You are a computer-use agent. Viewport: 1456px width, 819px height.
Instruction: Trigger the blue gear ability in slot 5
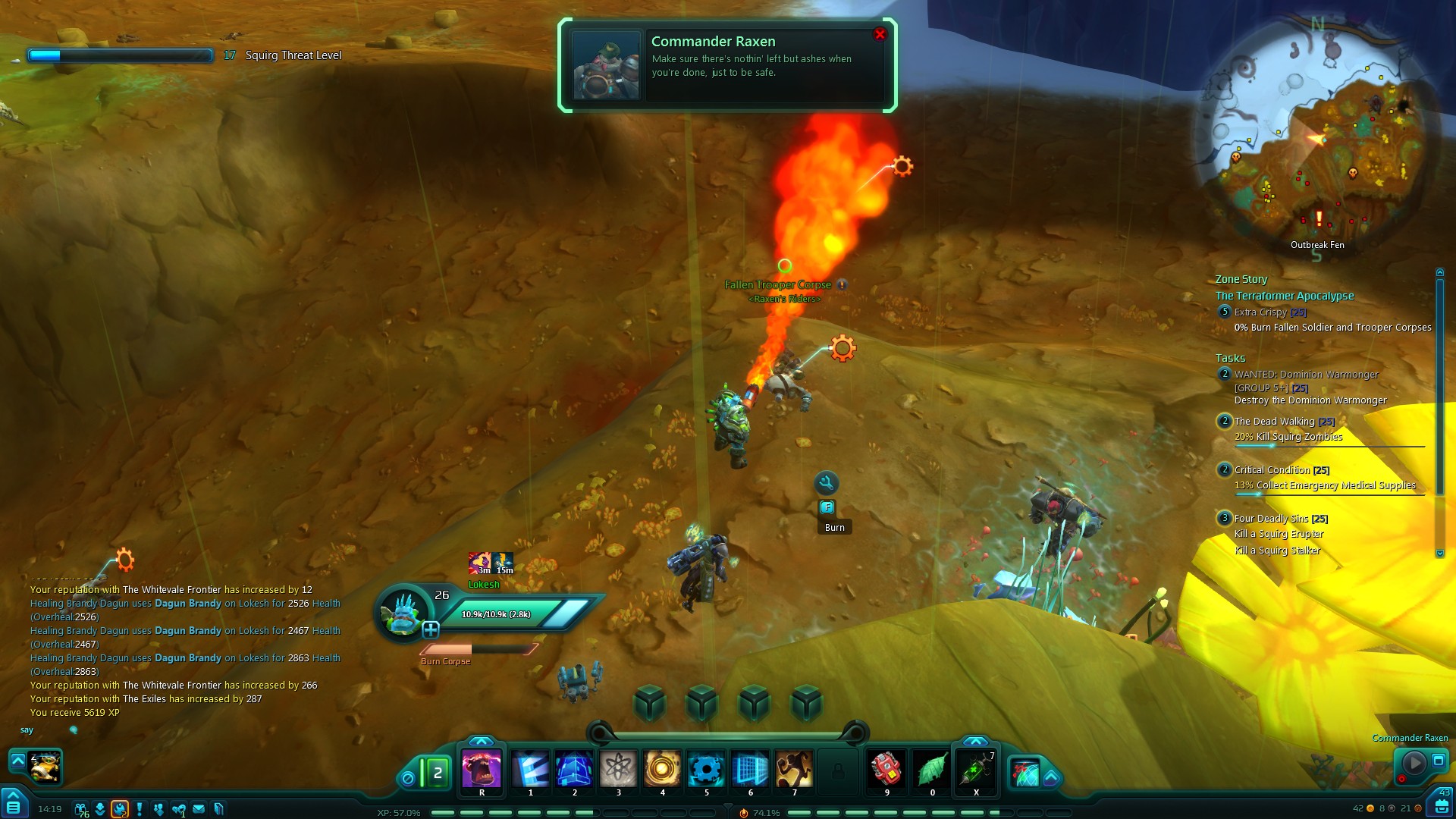click(x=706, y=770)
